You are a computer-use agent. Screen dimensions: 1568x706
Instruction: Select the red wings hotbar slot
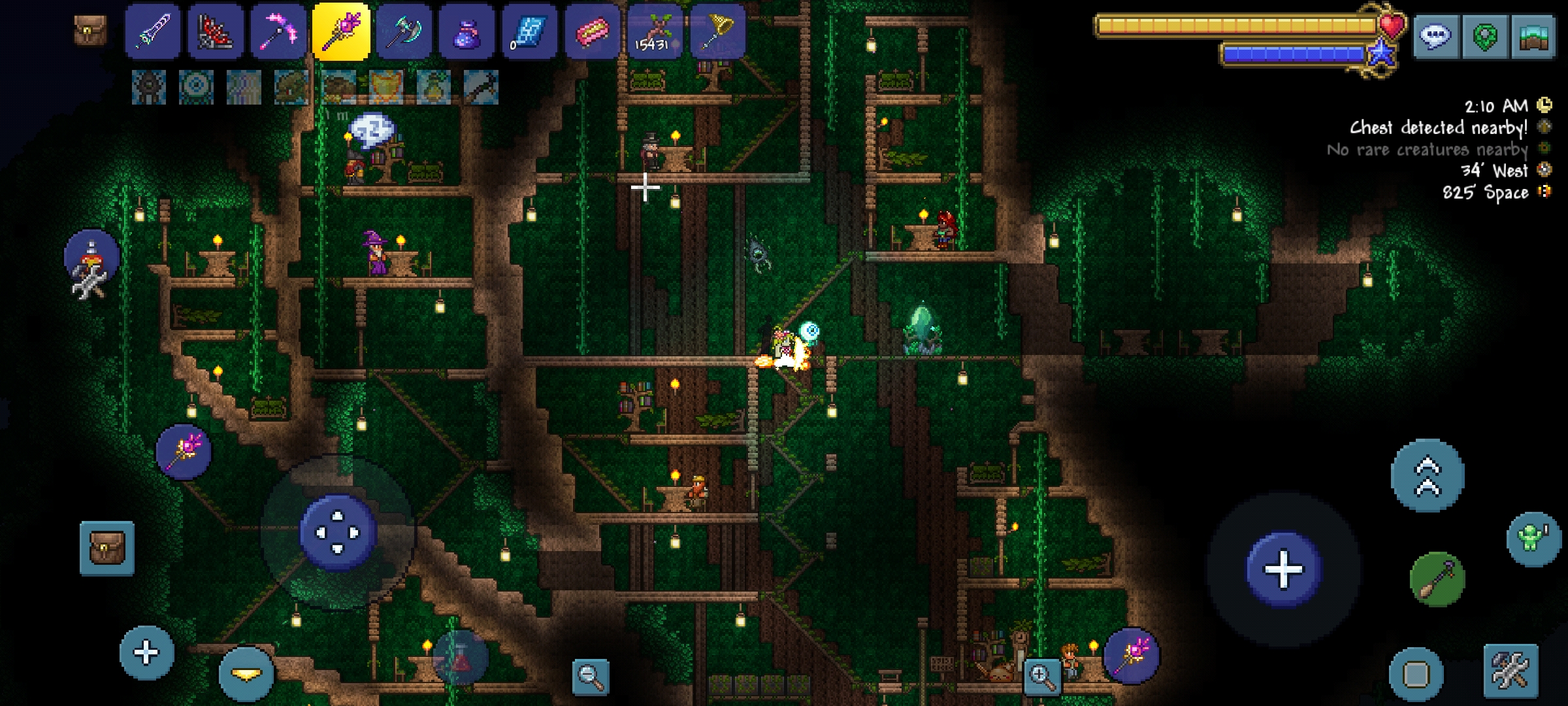pyautogui.click(x=216, y=33)
